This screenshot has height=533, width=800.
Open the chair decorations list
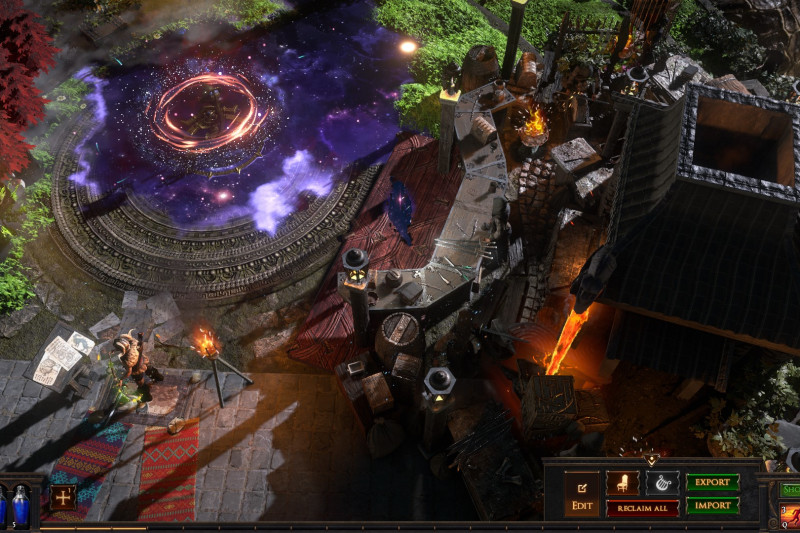click(622, 483)
